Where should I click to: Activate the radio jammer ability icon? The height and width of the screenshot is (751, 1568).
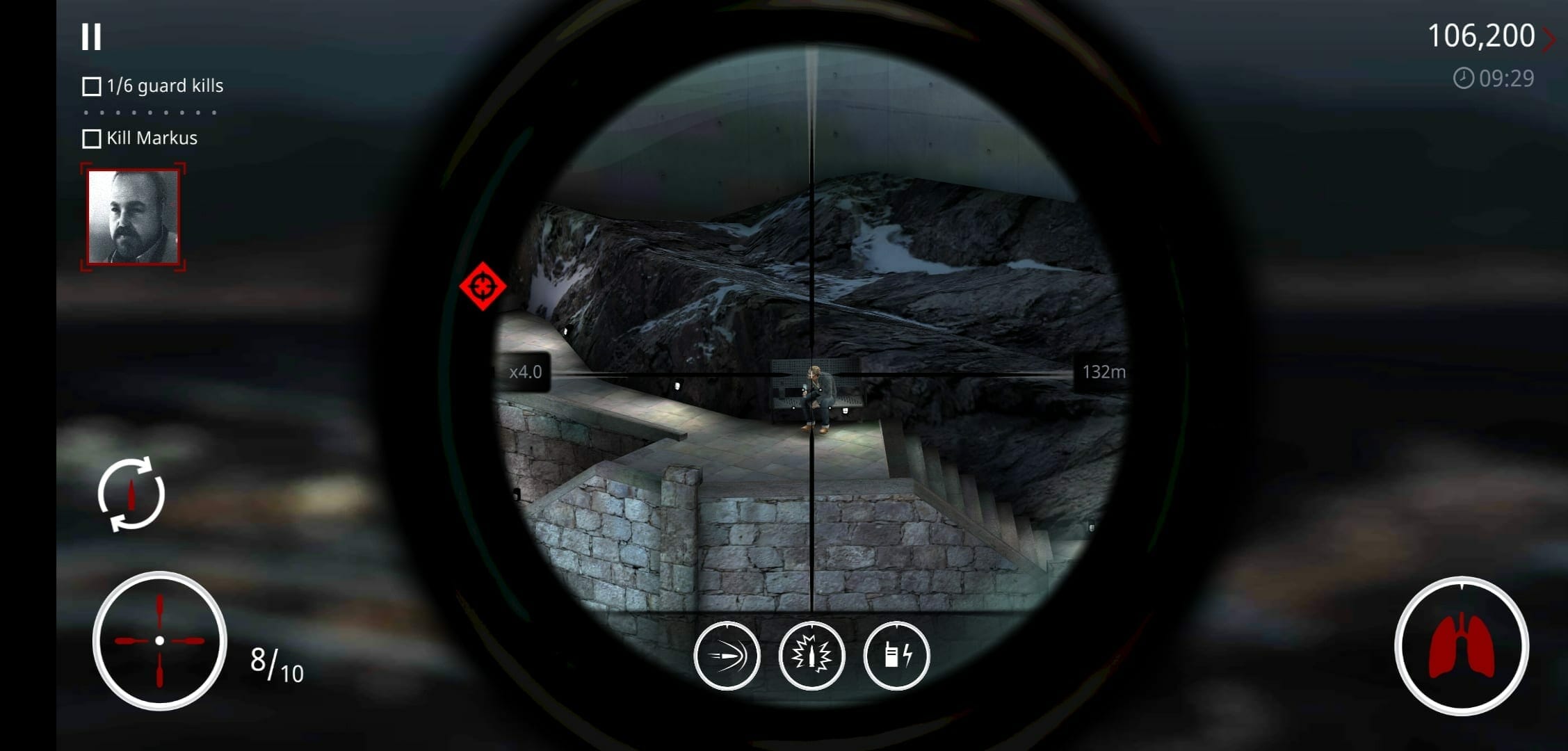click(896, 656)
